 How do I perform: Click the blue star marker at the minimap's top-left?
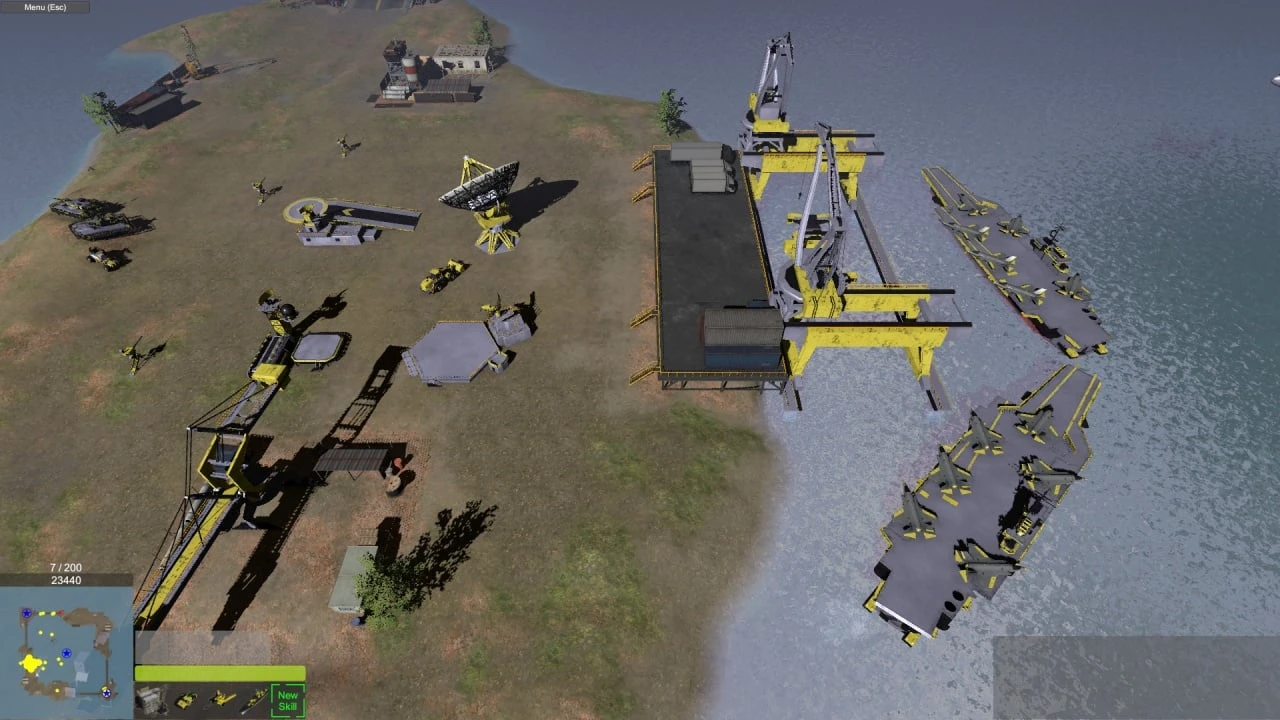[x=27, y=613]
